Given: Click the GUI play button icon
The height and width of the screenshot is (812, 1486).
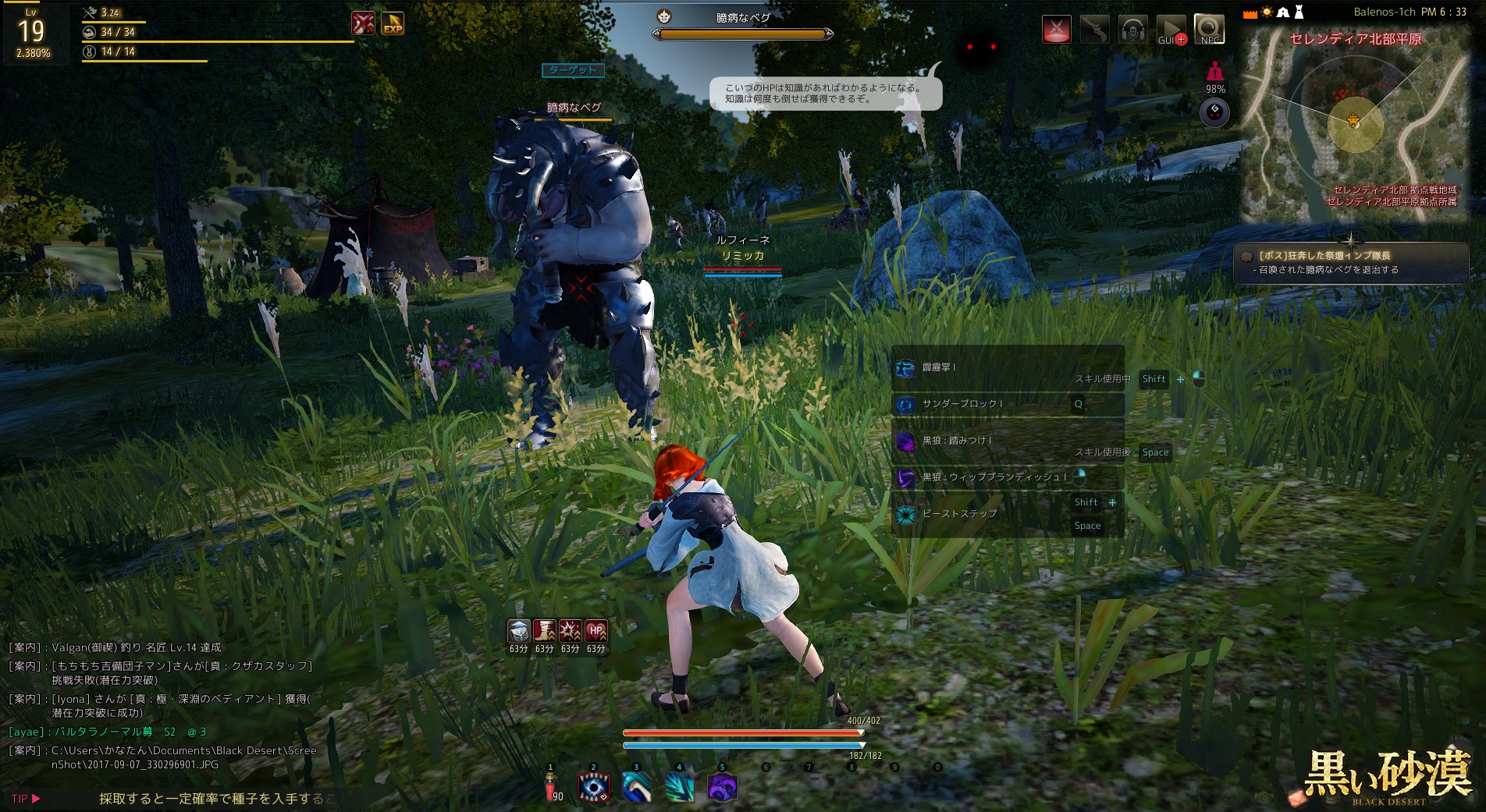Looking at the screenshot, I should click(1171, 30).
